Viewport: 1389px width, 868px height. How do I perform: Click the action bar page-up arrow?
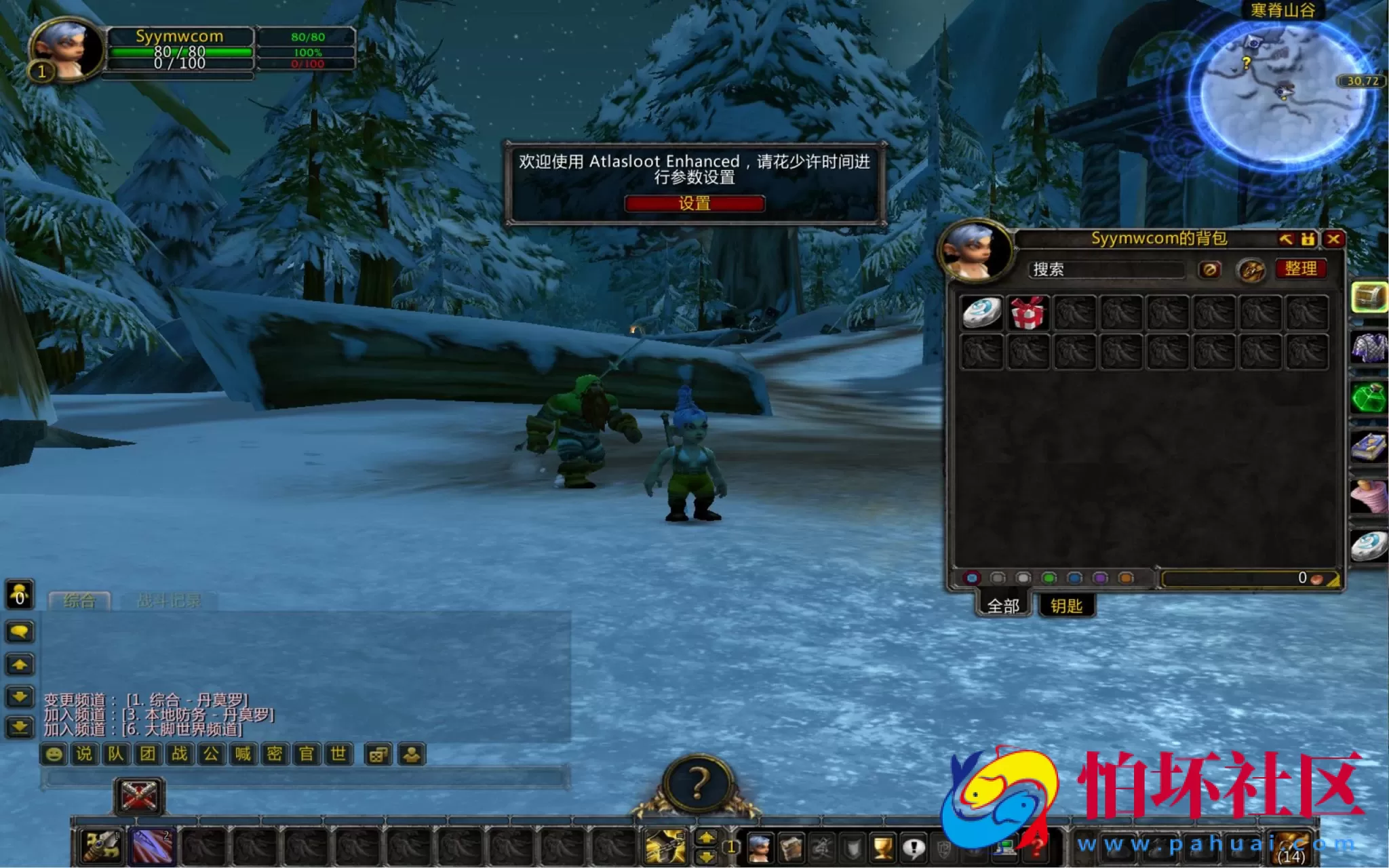point(705,837)
